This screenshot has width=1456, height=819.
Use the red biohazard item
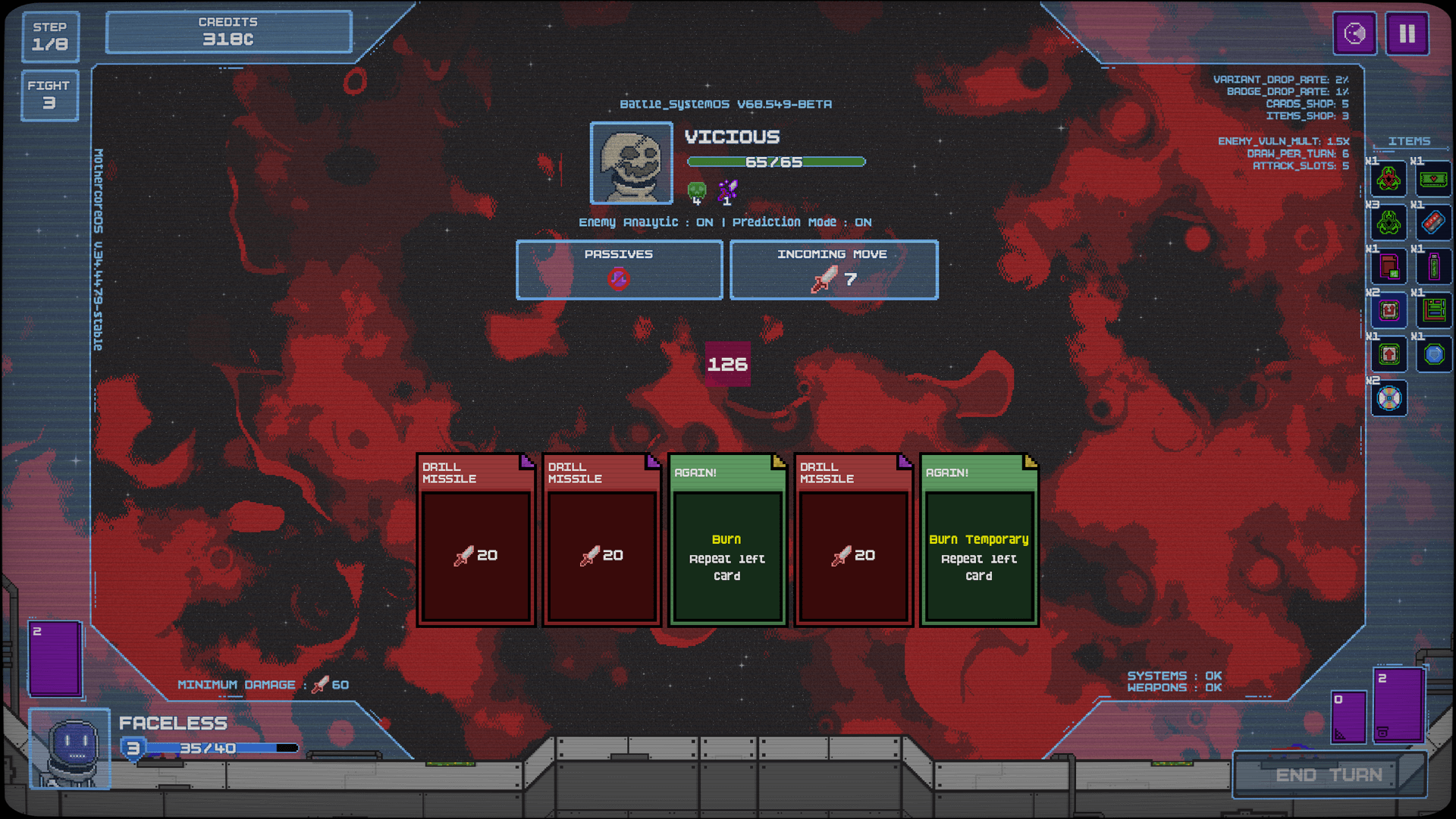pyautogui.click(x=1389, y=180)
